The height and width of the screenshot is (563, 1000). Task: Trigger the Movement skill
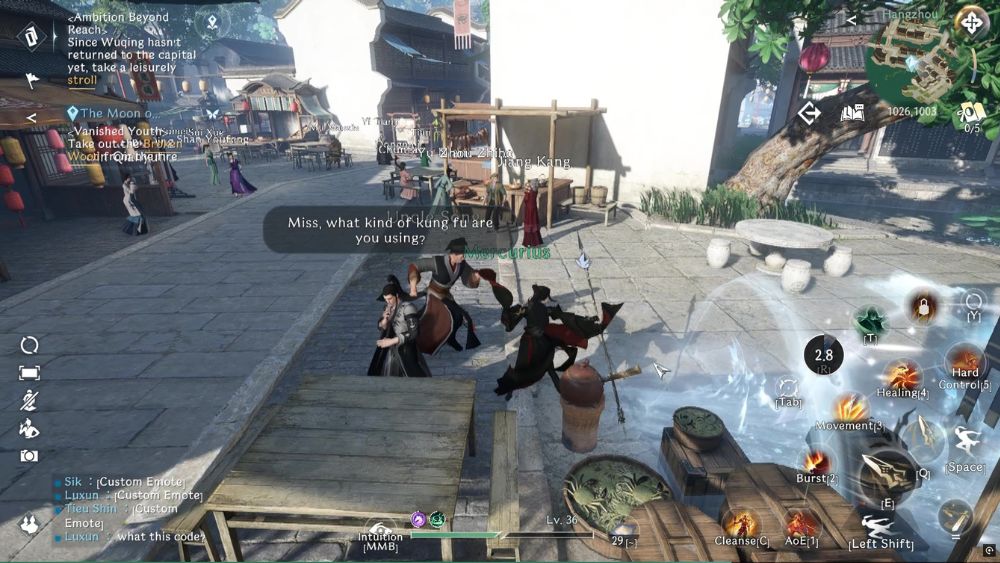coord(850,408)
